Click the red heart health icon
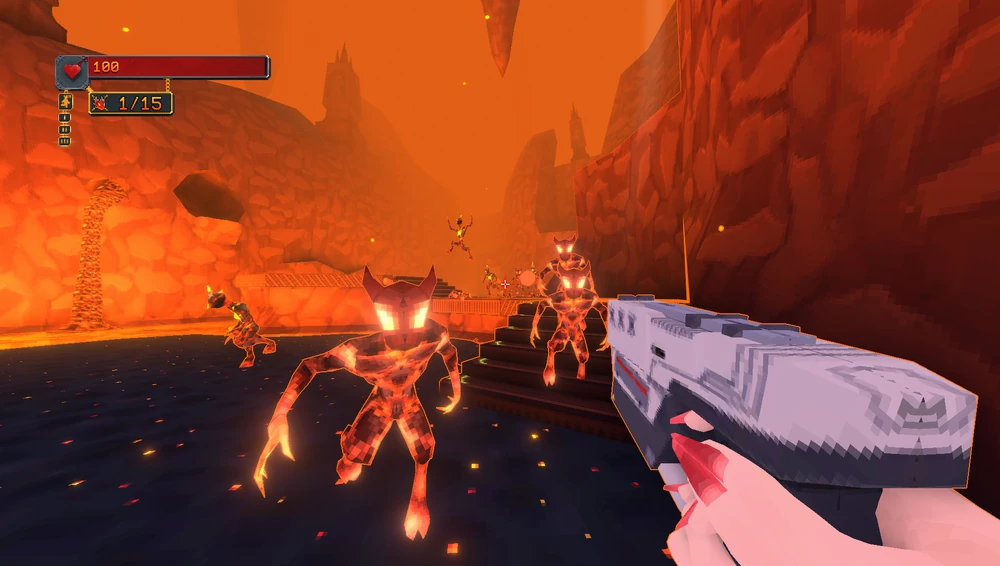 [72, 69]
